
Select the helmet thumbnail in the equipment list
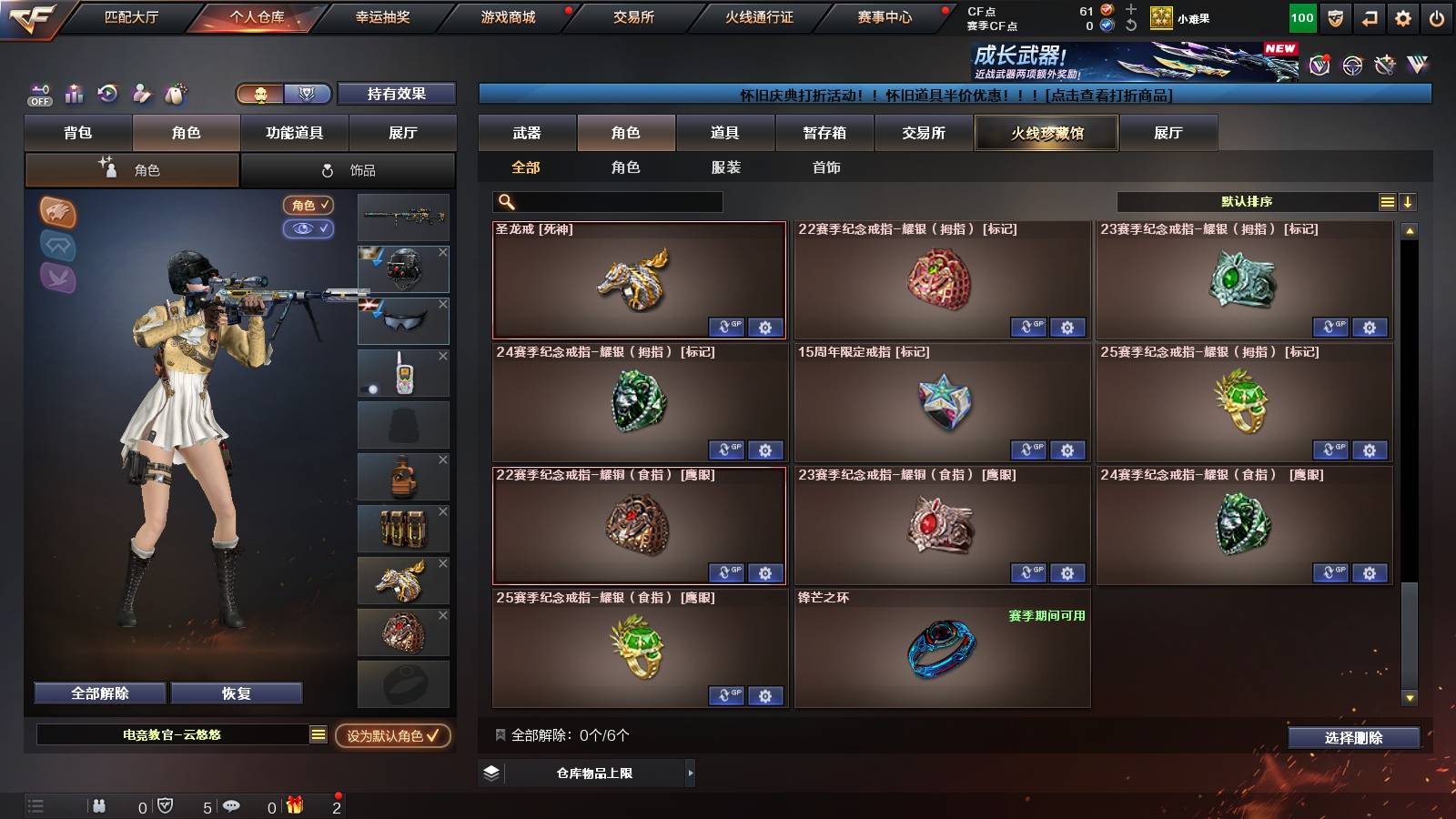(404, 268)
